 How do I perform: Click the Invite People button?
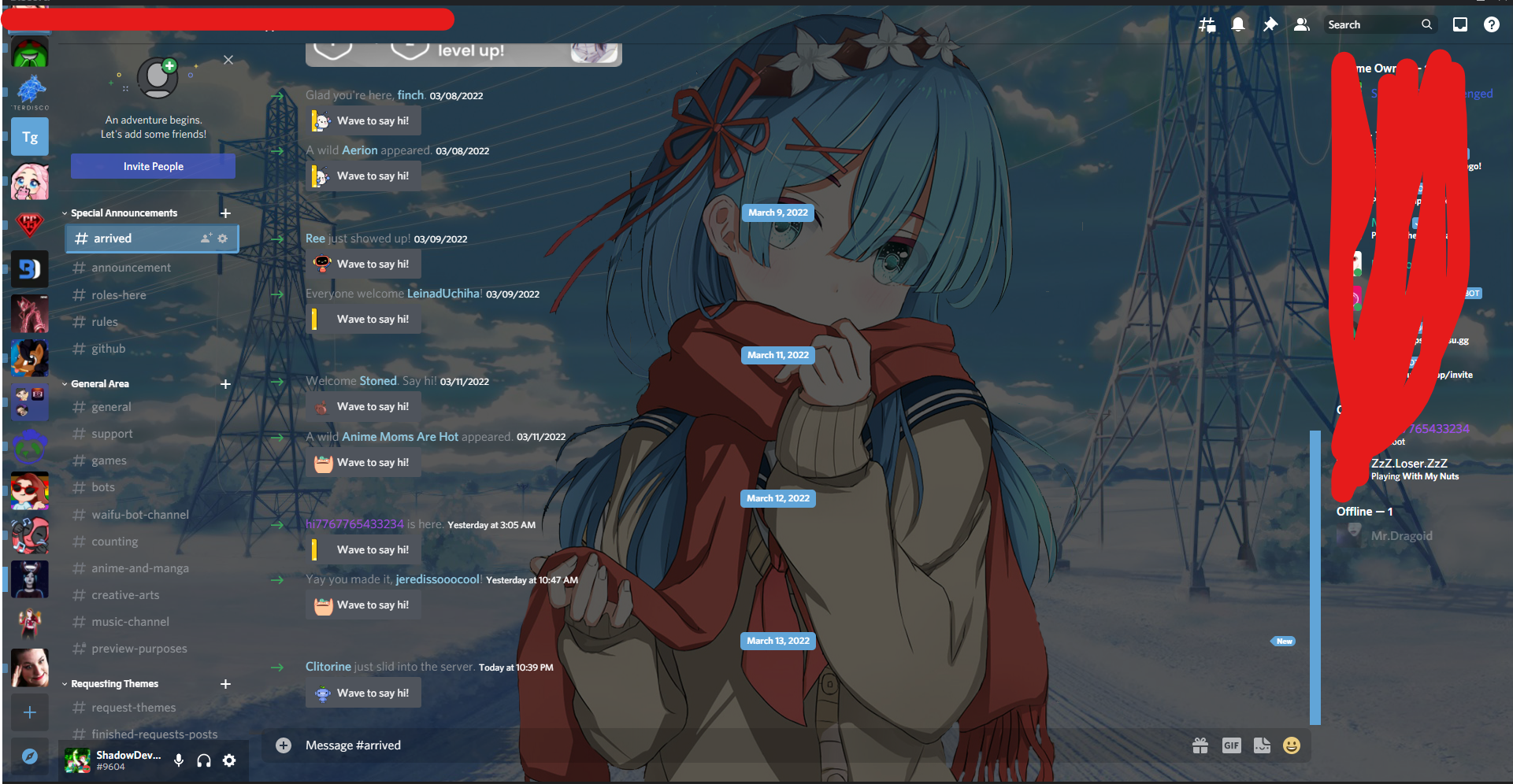[x=153, y=166]
